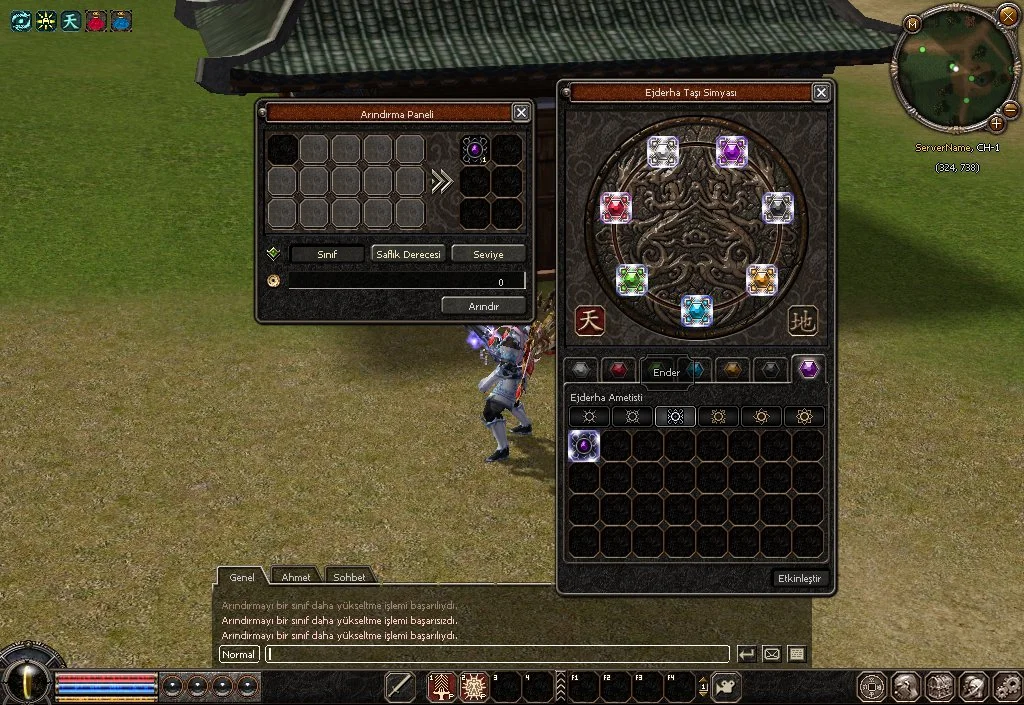
Task: Select the amethyst stone in the refine result slot
Action: click(x=475, y=150)
